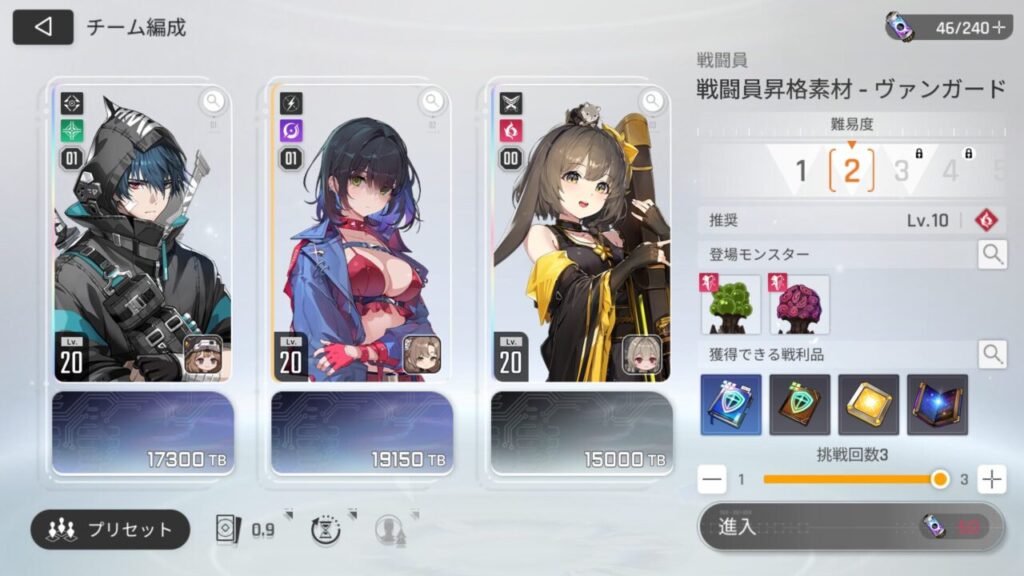
Task: Click the 進入 enter button
Action: point(850,527)
